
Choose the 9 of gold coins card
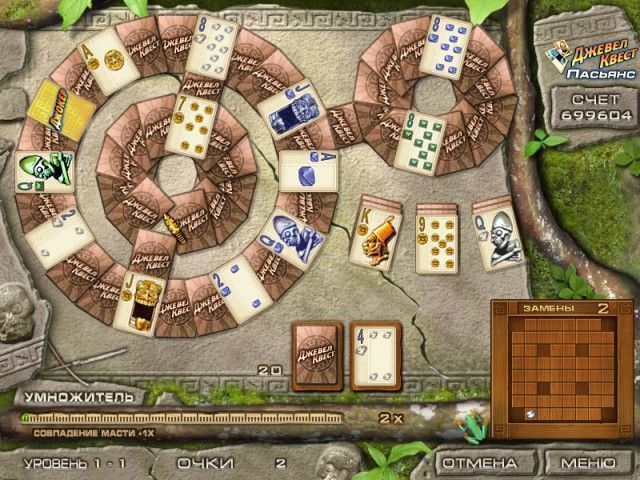(436, 236)
